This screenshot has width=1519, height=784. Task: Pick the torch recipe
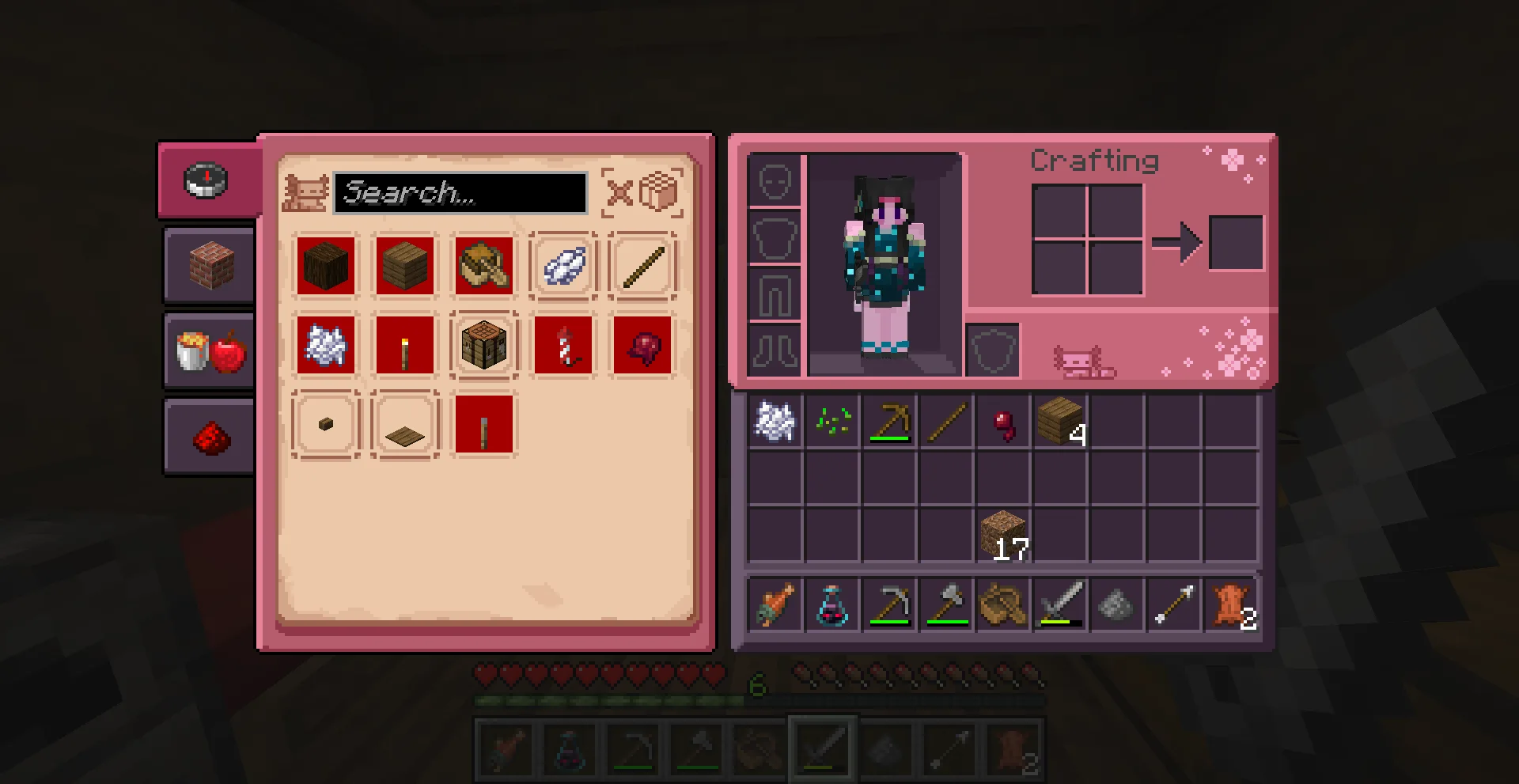(x=405, y=345)
